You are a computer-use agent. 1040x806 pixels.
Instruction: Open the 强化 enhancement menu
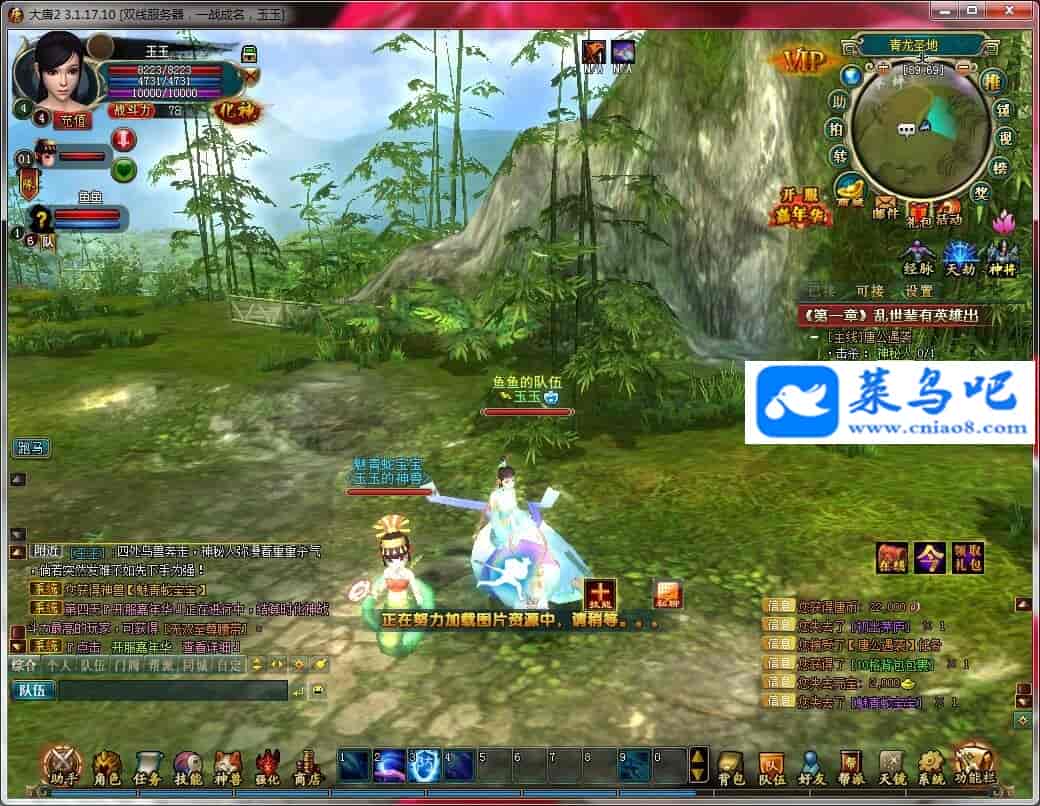[267, 765]
